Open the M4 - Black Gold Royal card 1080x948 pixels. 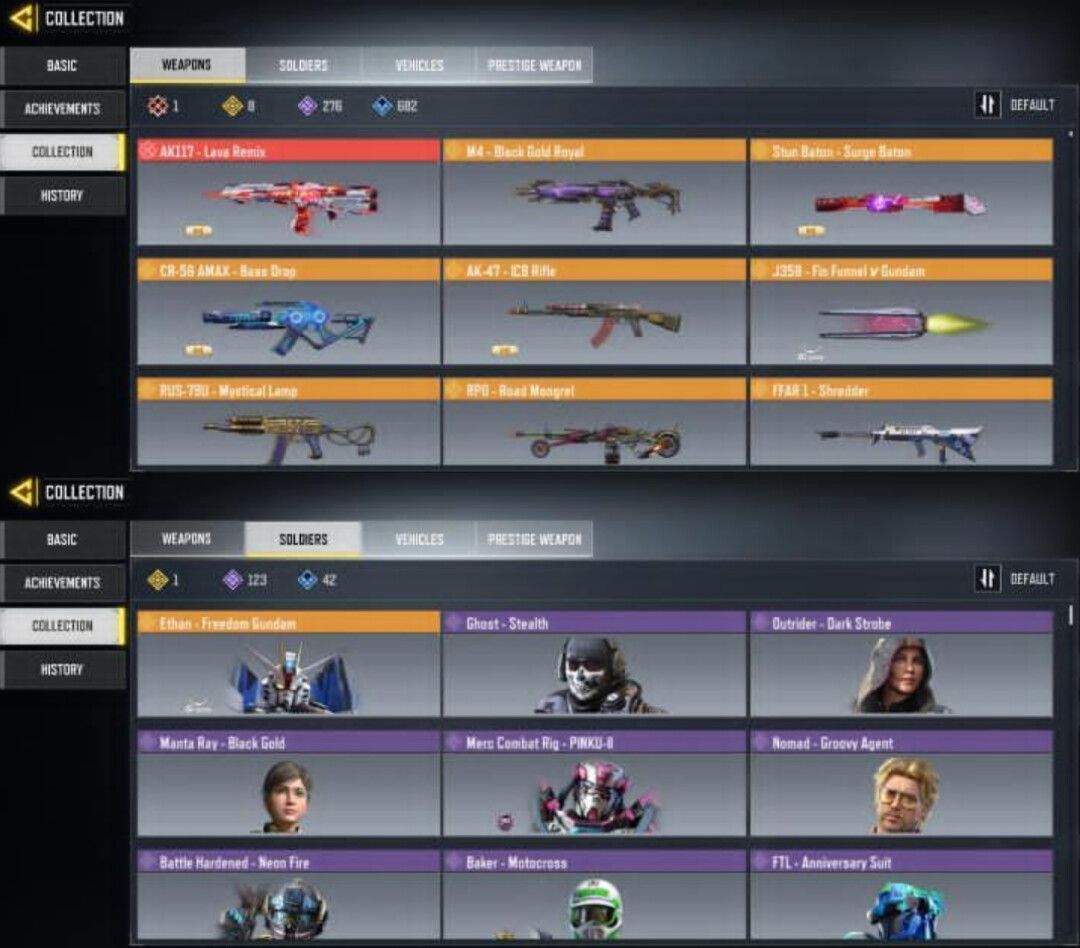[x=594, y=194]
